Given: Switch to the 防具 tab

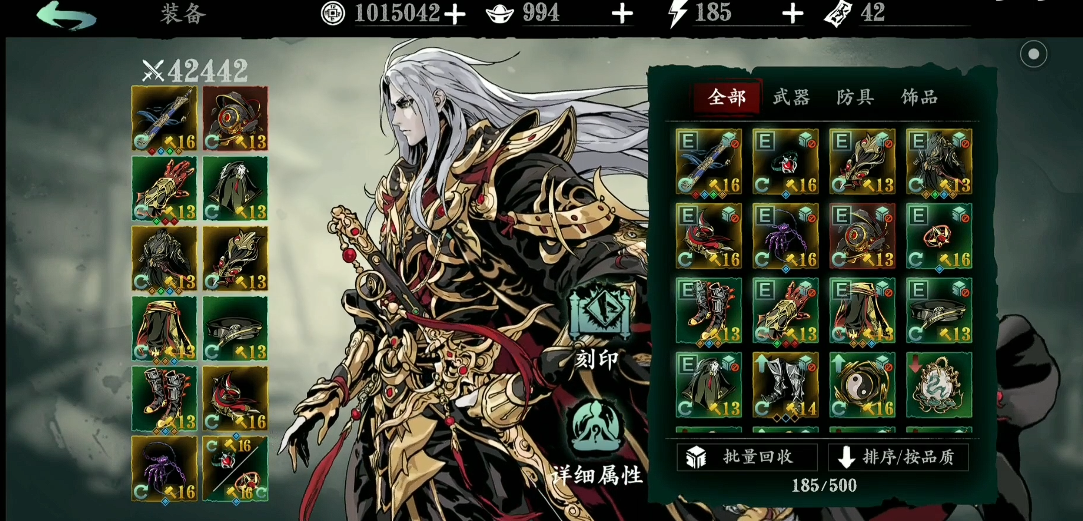Looking at the screenshot, I should 855,97.
